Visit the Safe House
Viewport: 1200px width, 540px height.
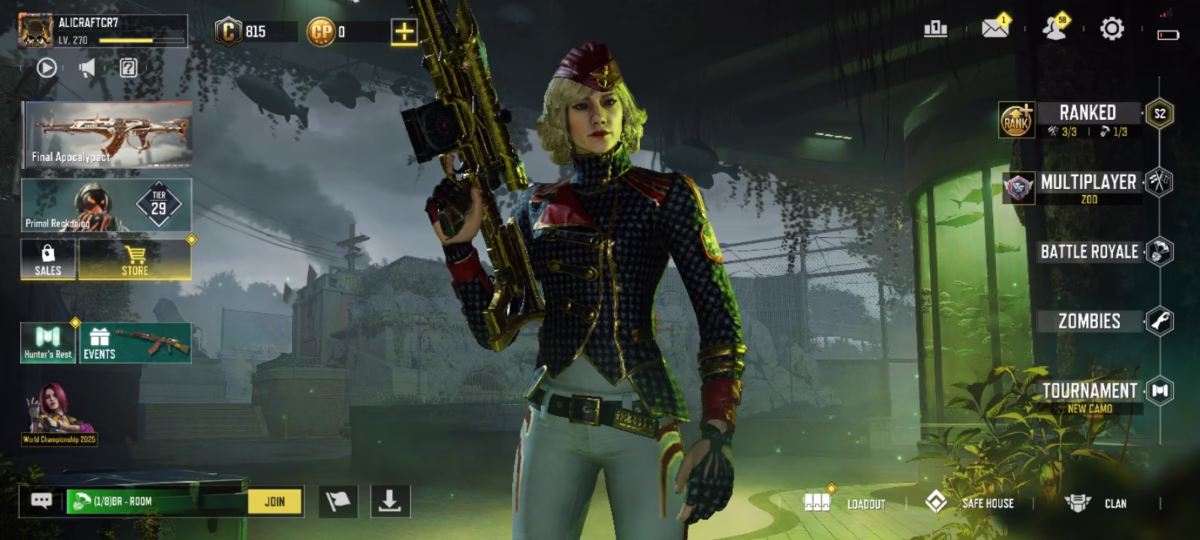tap(969, 502)
